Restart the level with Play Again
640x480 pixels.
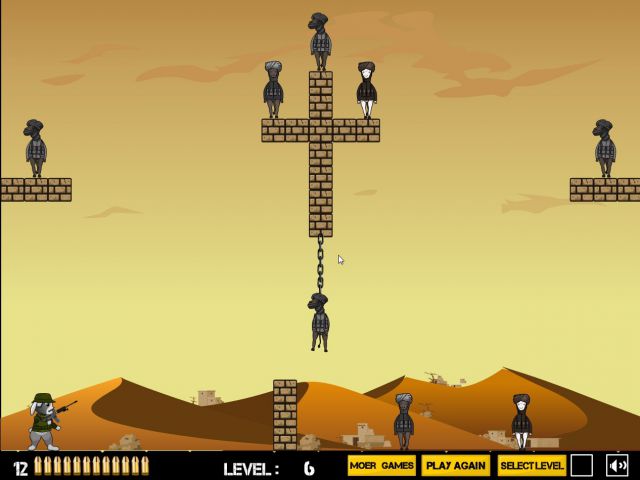(x=455, y=466)
